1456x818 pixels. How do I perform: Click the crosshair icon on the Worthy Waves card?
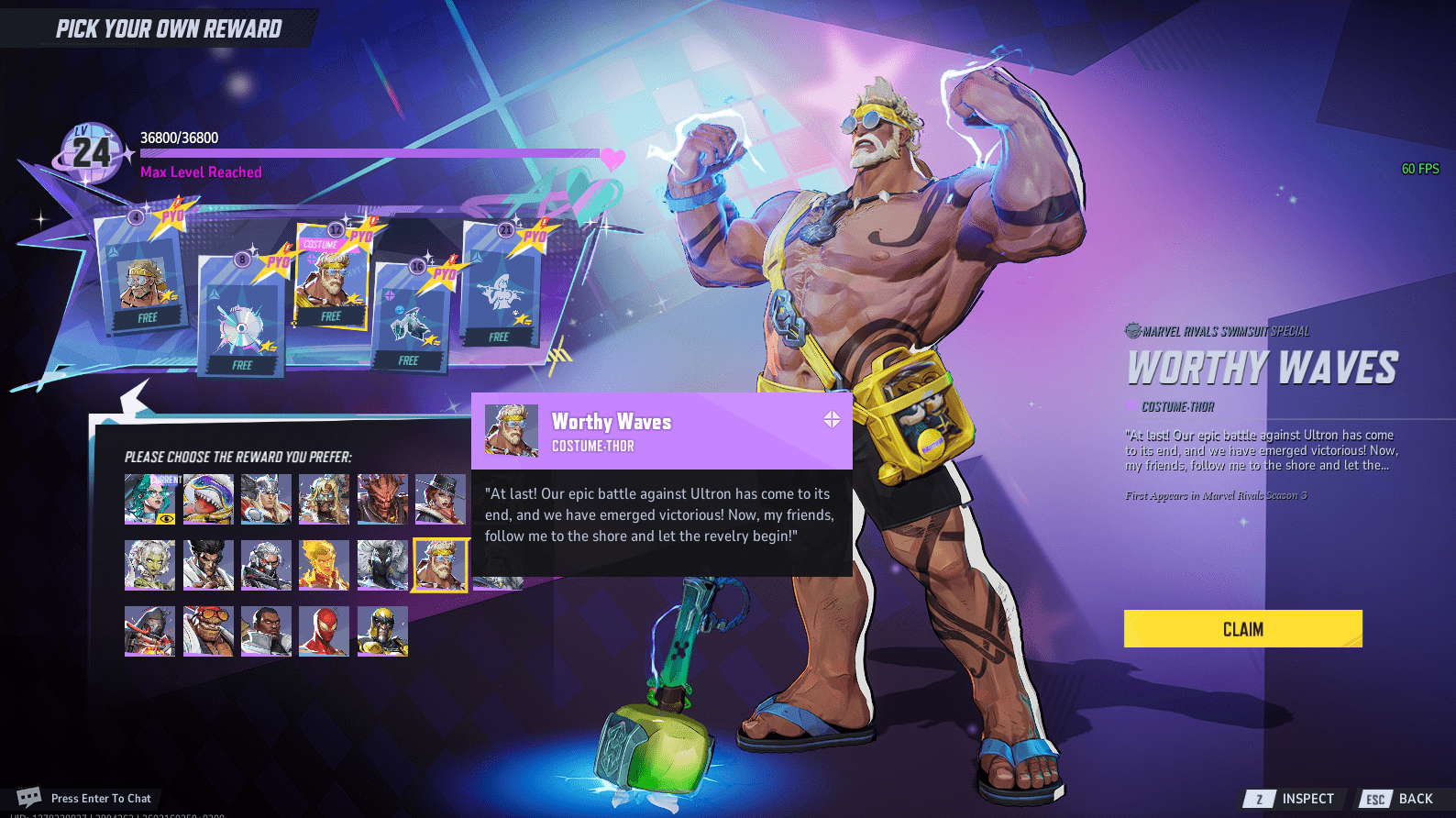pos(831,421)
